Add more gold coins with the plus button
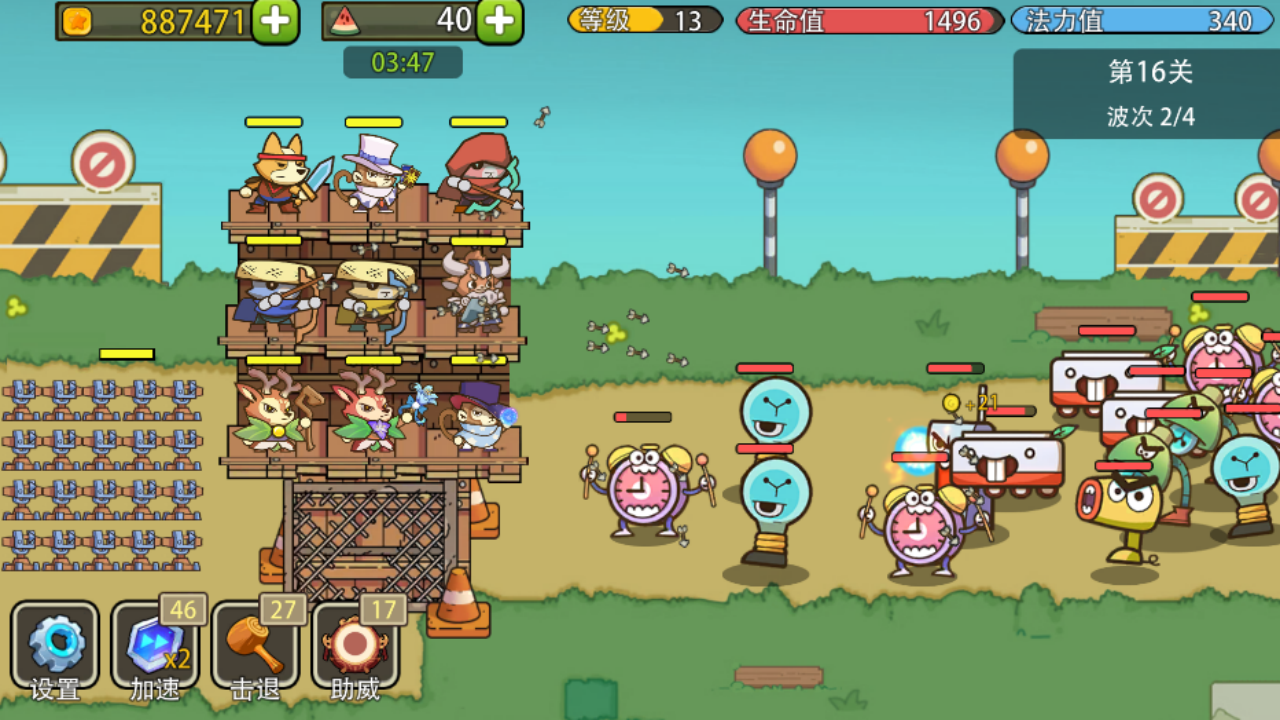The image size is (1280, 720). 275,21
